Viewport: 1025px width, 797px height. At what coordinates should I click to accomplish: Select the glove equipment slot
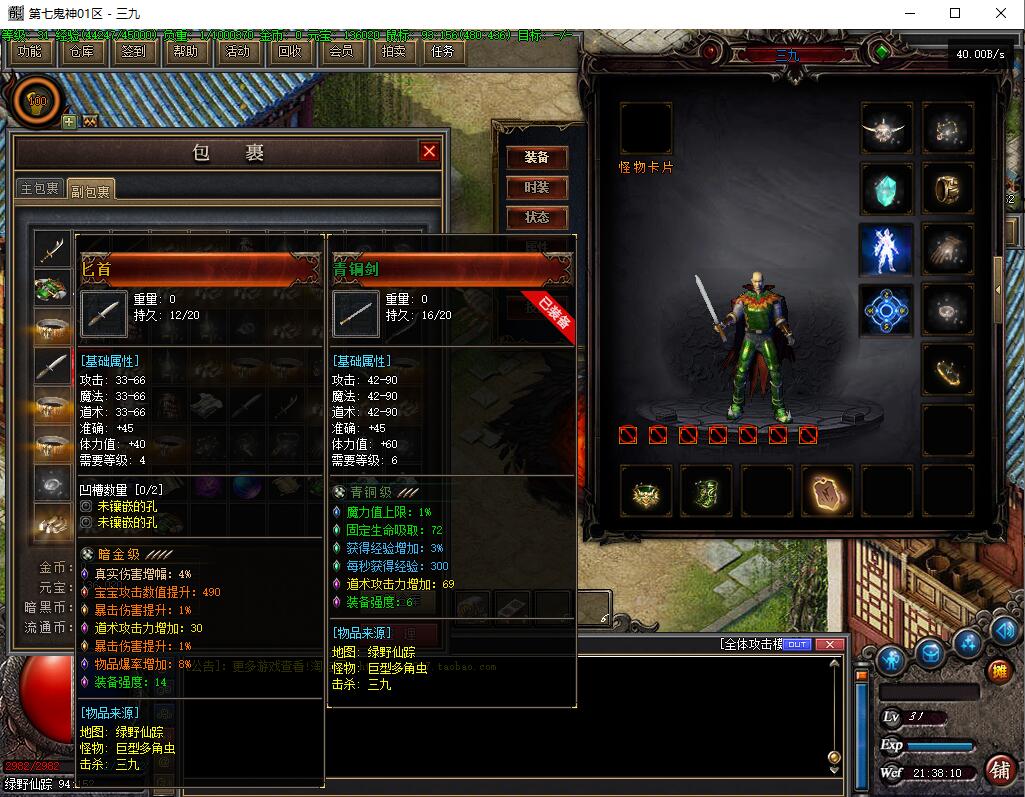click(x=947, y=249)
